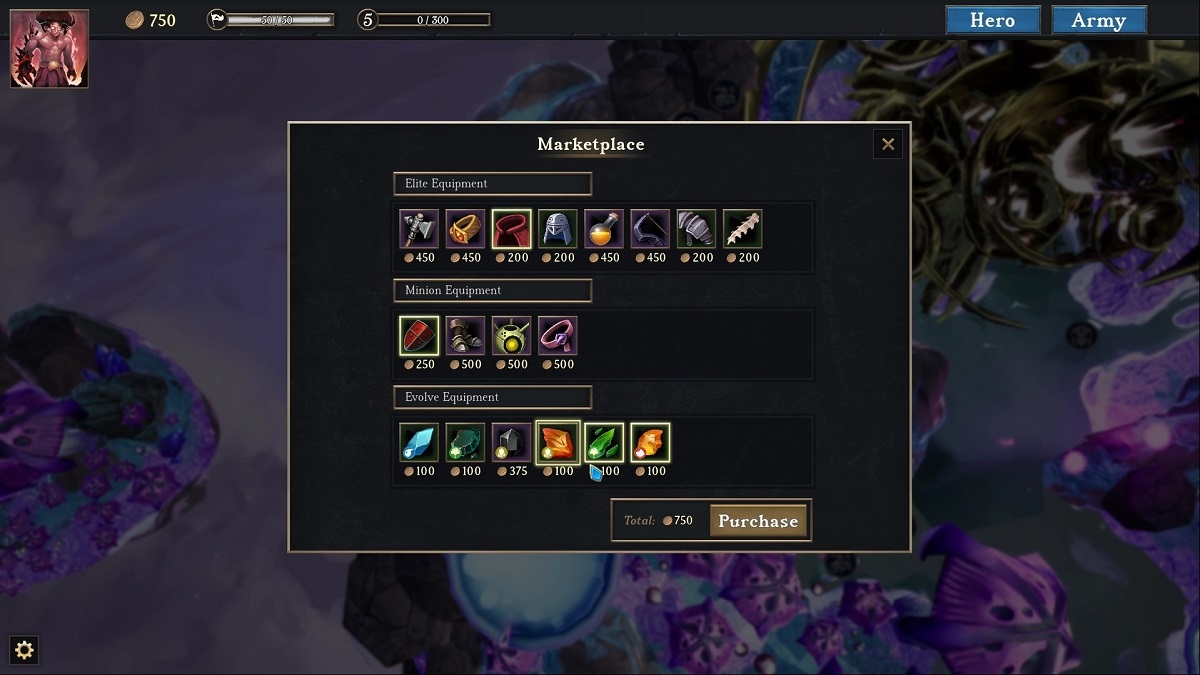Choose the pink gem collar item
The image size is (1200, 675).
pos(557,336)
